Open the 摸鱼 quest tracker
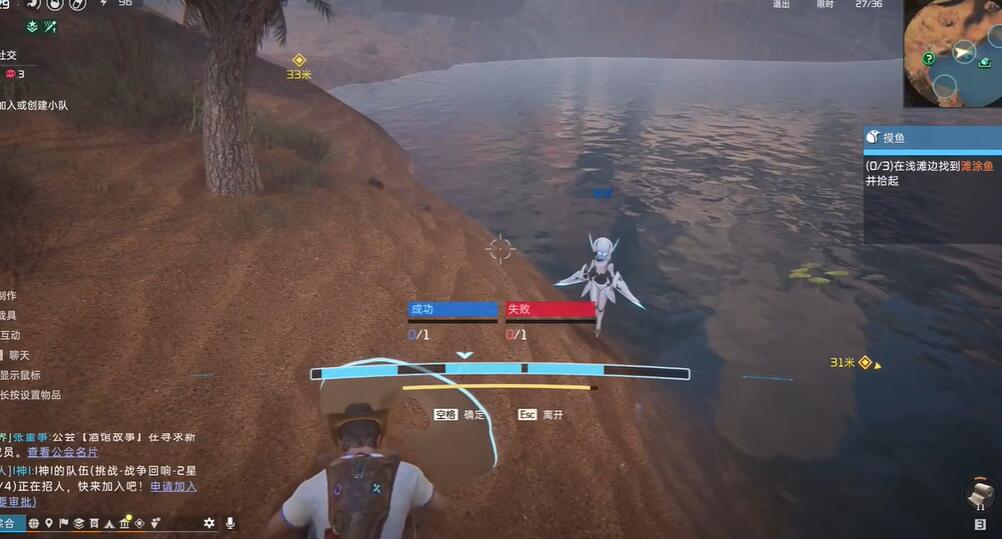This screenshot has width=1002, height=539. click(932, 137)
